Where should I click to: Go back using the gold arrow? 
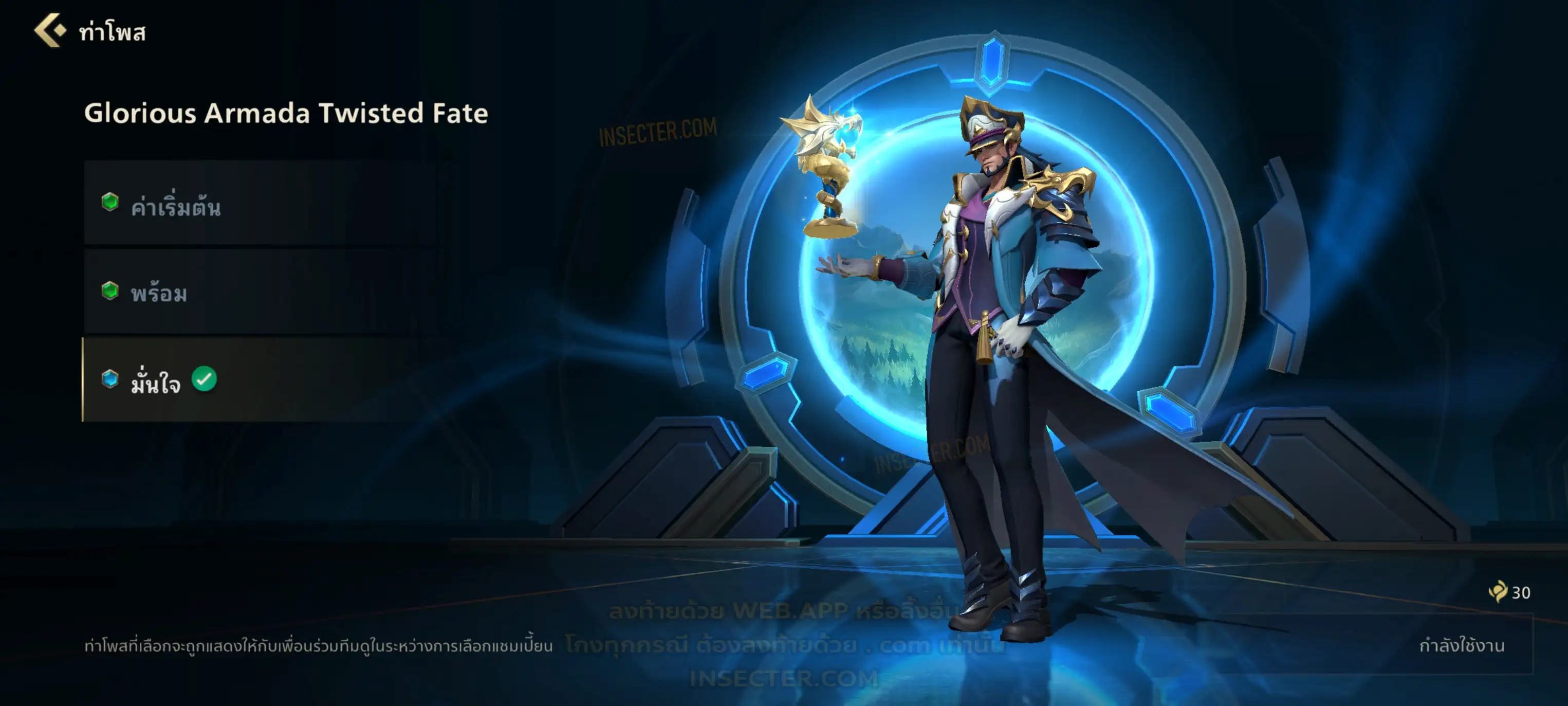[50, 30]
